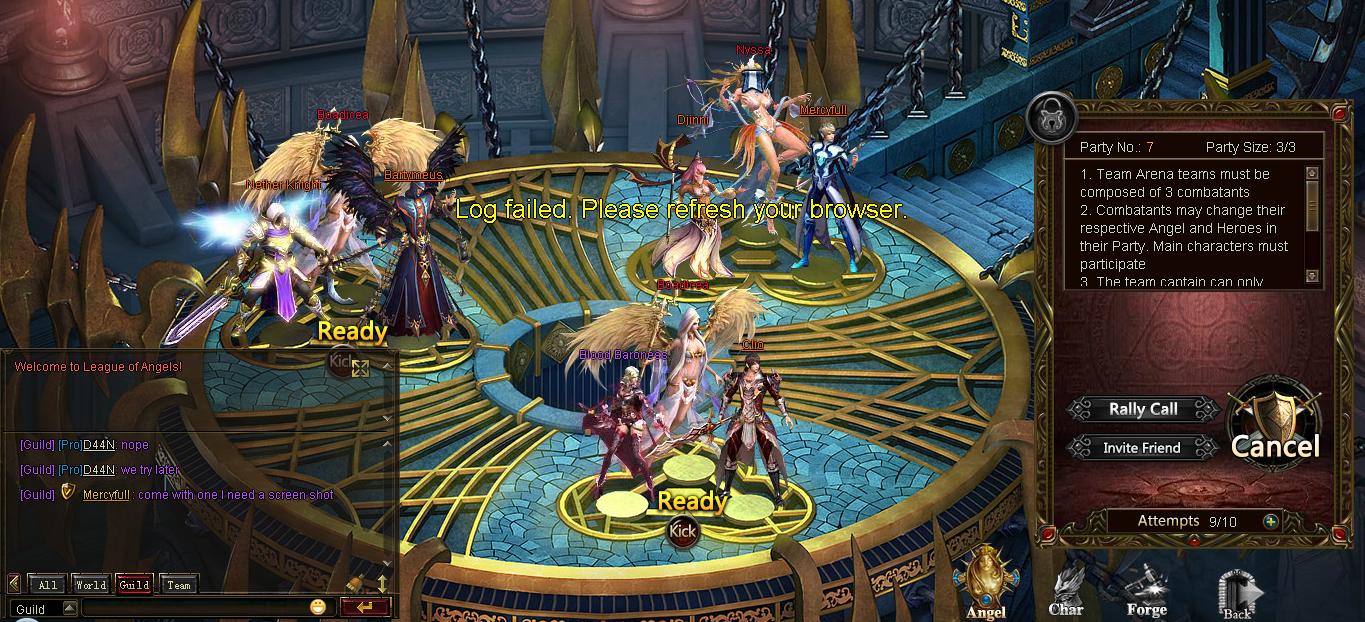Viewport: 1365px width, 622px height.
Task: Open the Char menu
Action: (1066, 590)
